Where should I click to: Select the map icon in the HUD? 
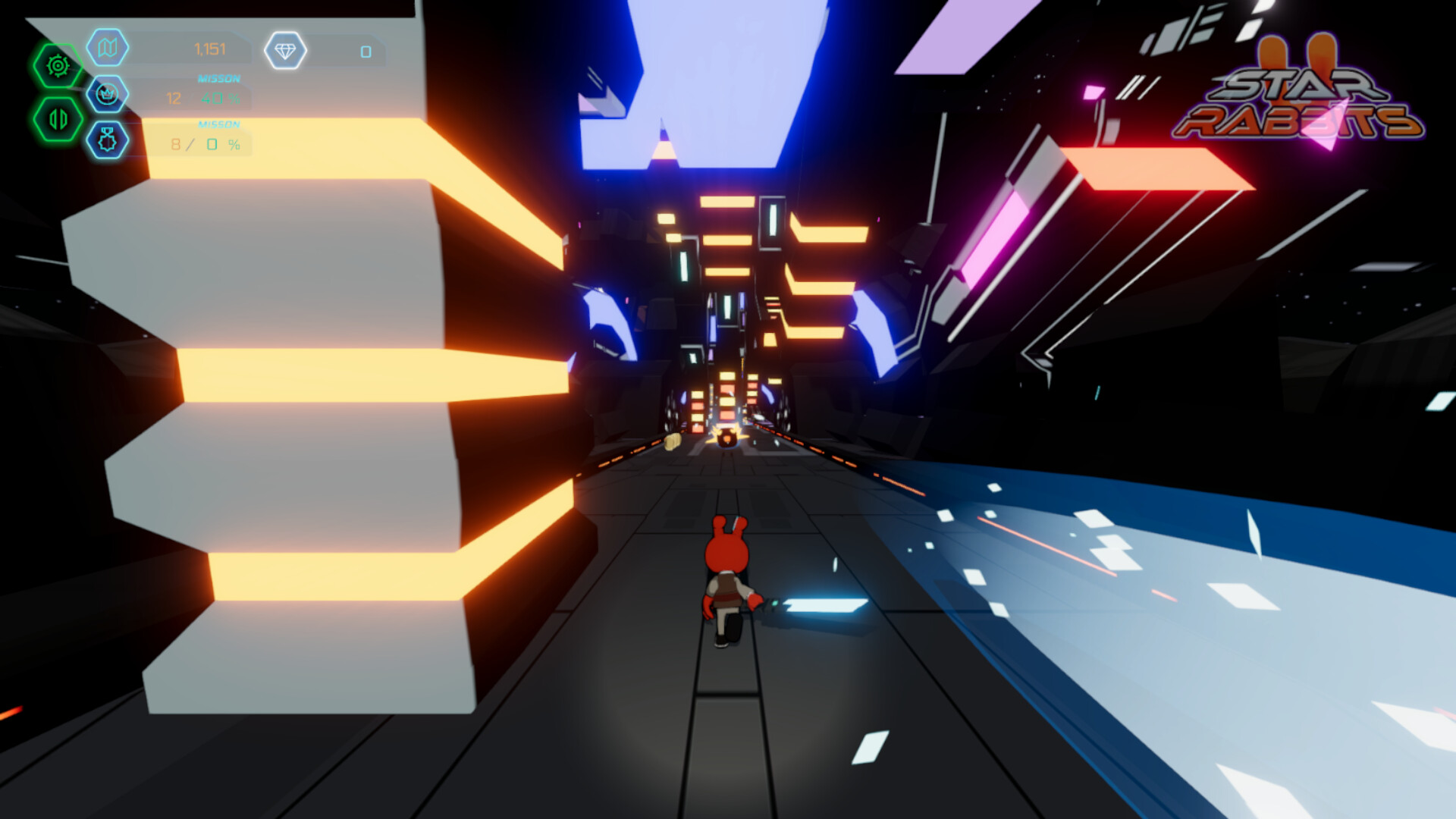tap(107, 49)
